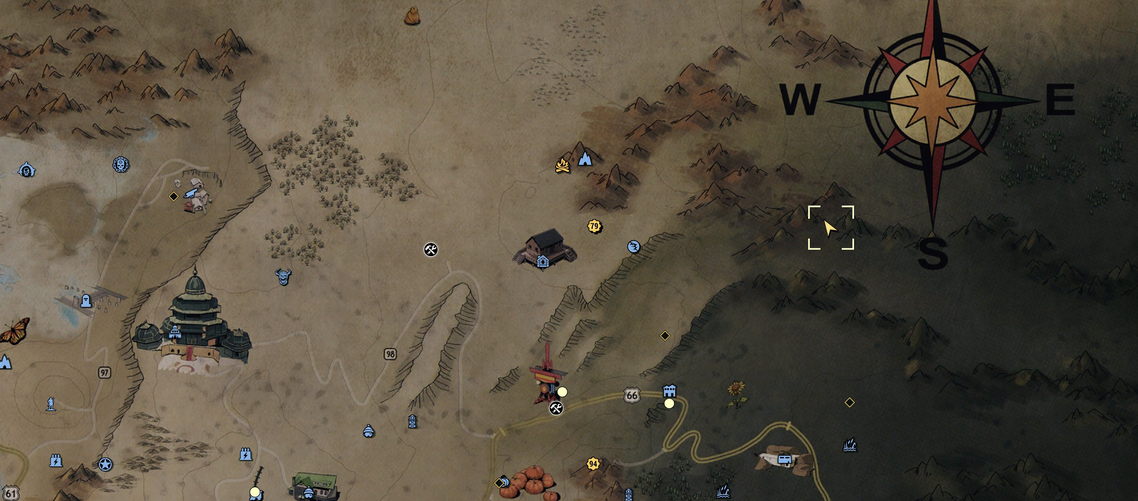Select the red lookout tower landmark
The height and width of the screenshot is (501, 1138).
[546, 376]
